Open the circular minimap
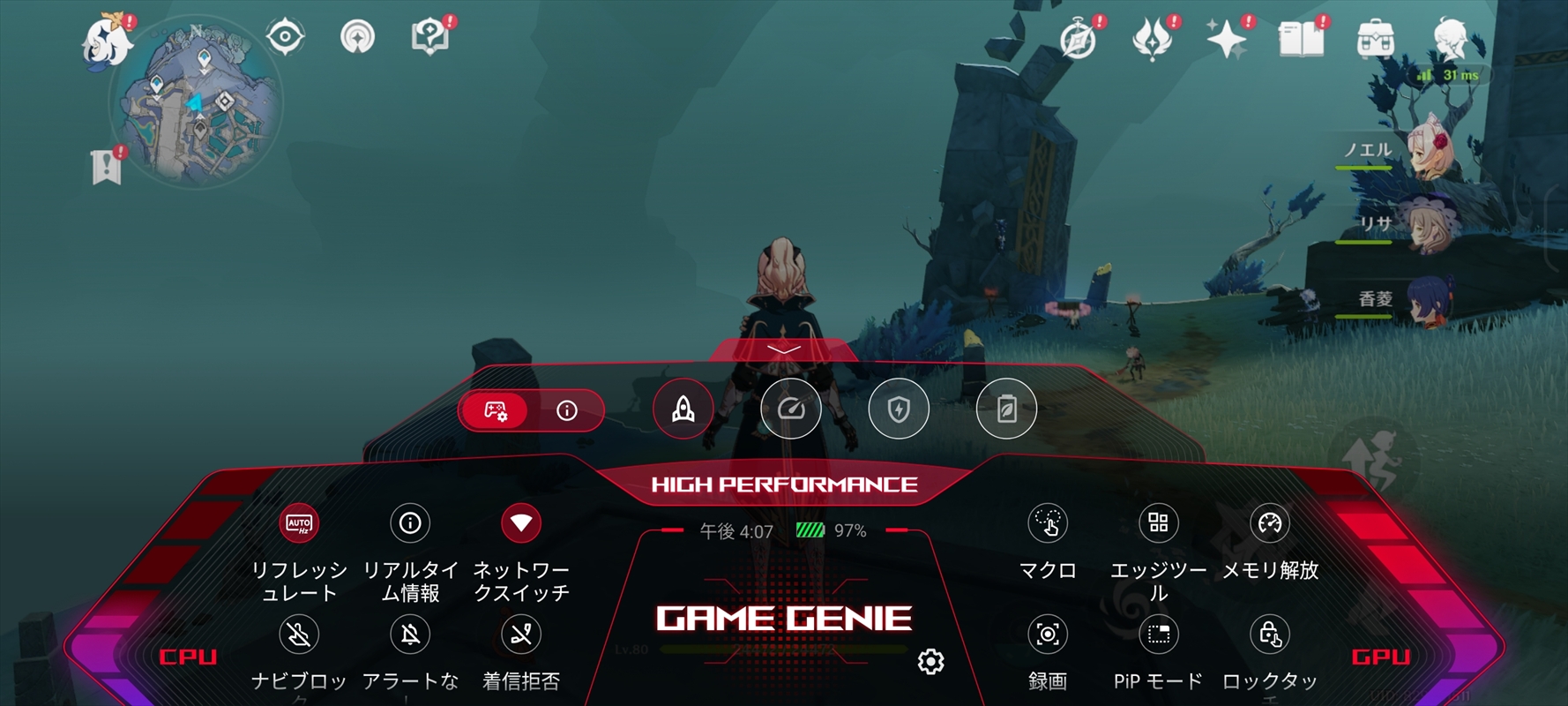Viewport: 1568px width, 706px height. tap(196, 106)
